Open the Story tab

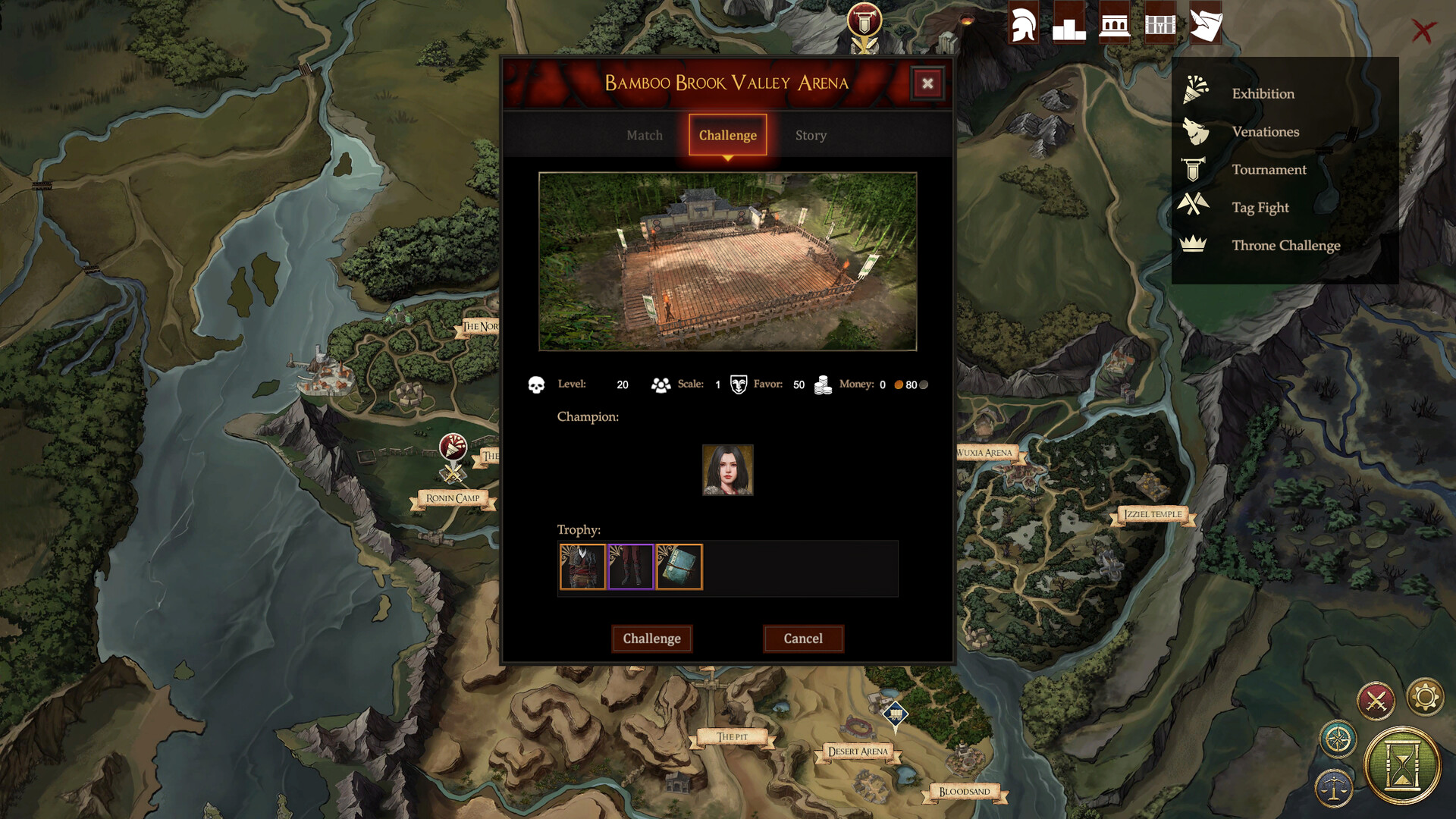click(x=811, y=135)
